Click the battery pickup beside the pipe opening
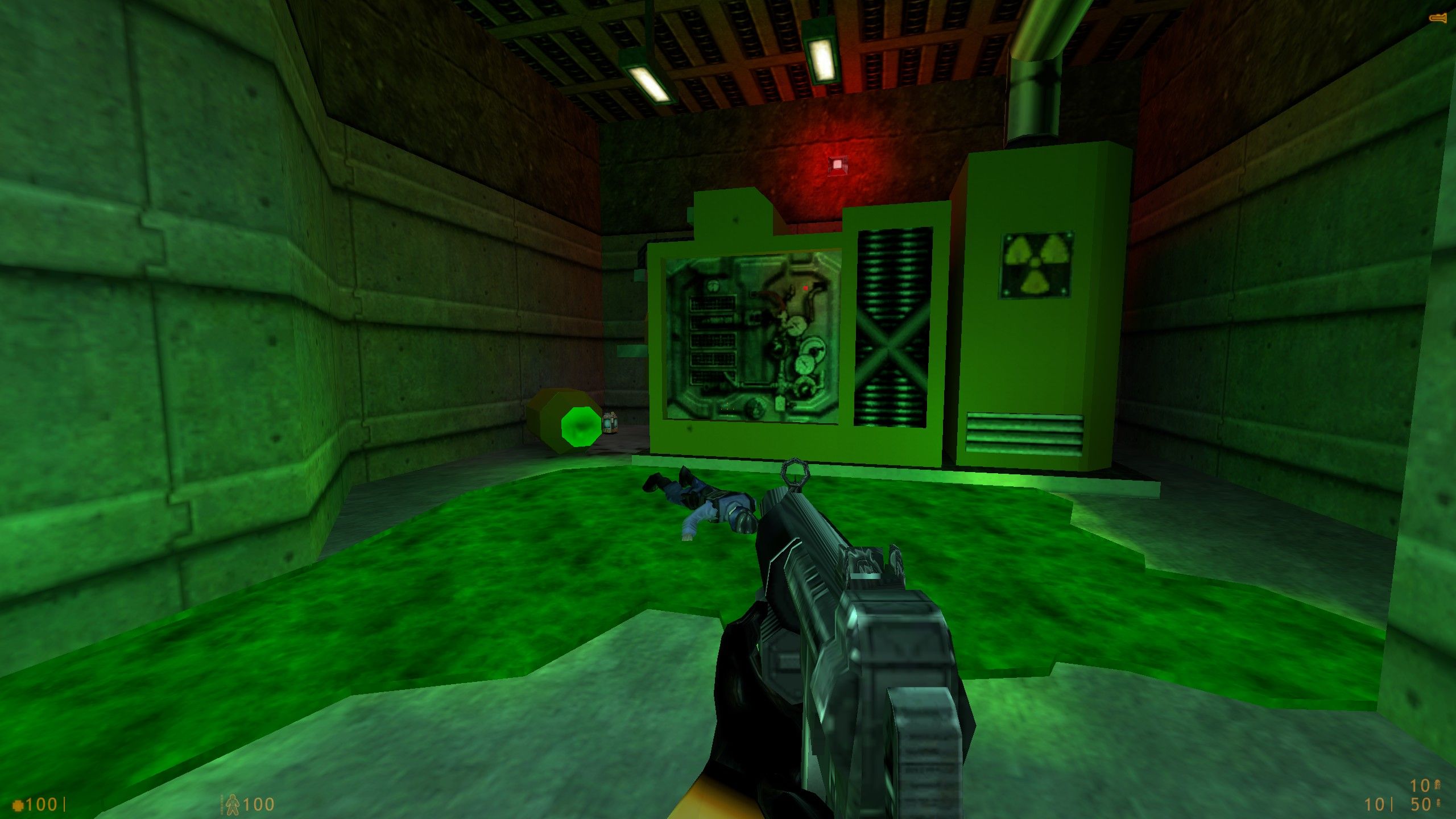 [610, 424]
